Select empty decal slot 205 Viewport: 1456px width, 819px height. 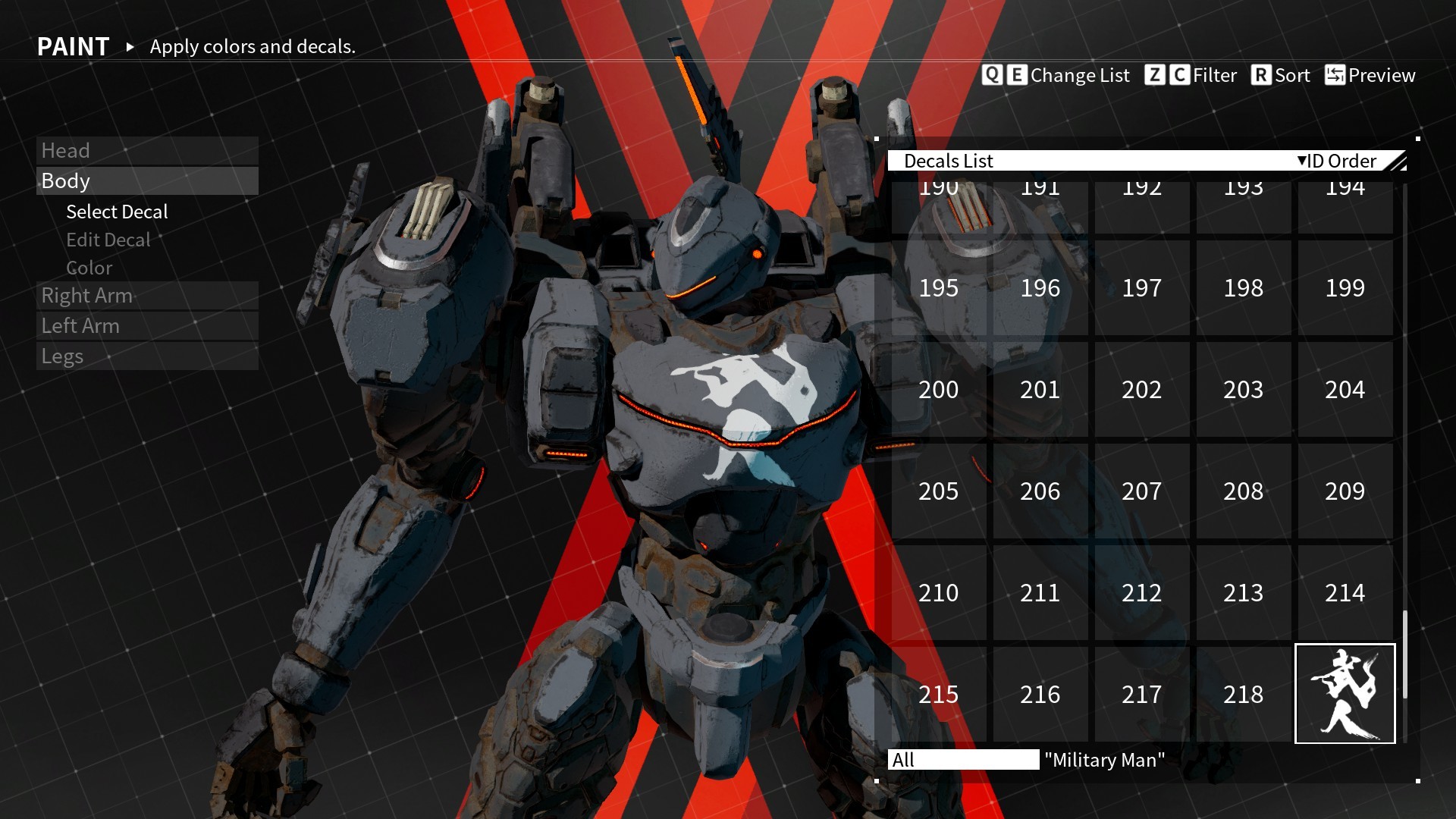(938, 491)
